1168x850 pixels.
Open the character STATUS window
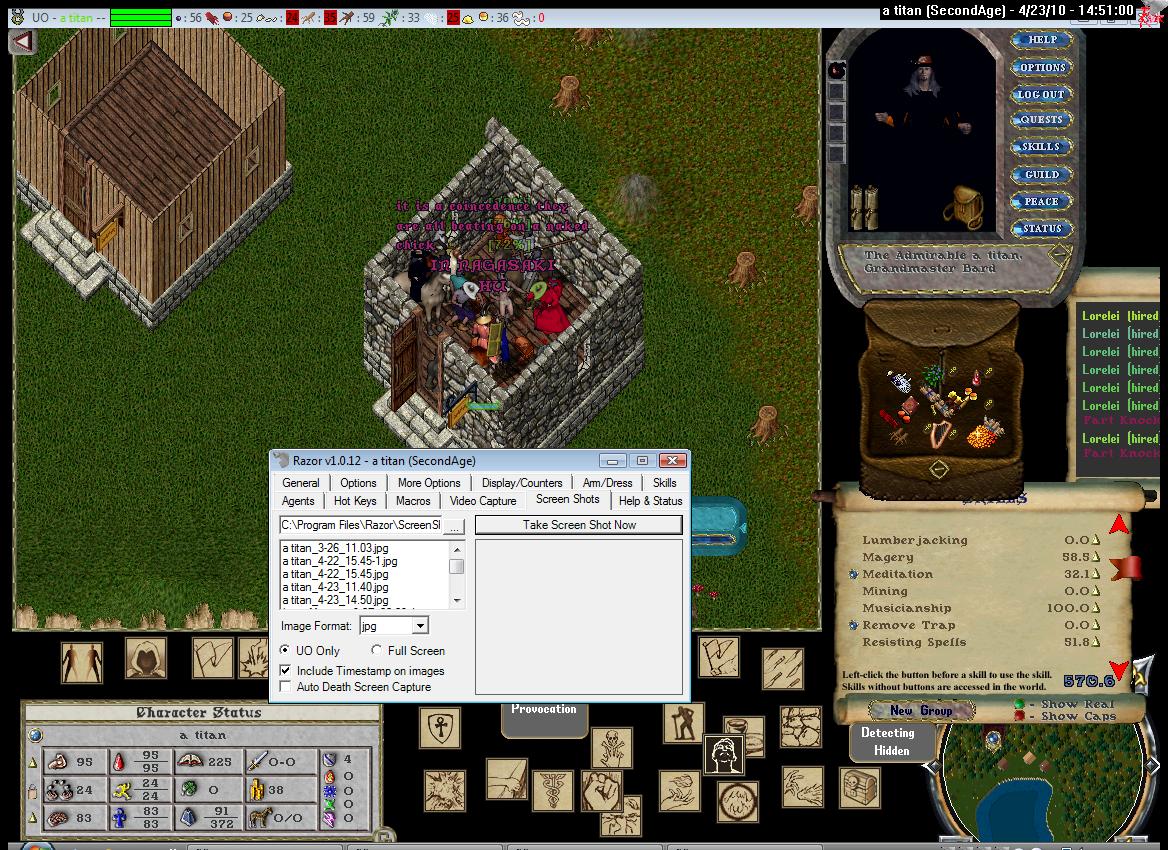tap(1041, 228)
